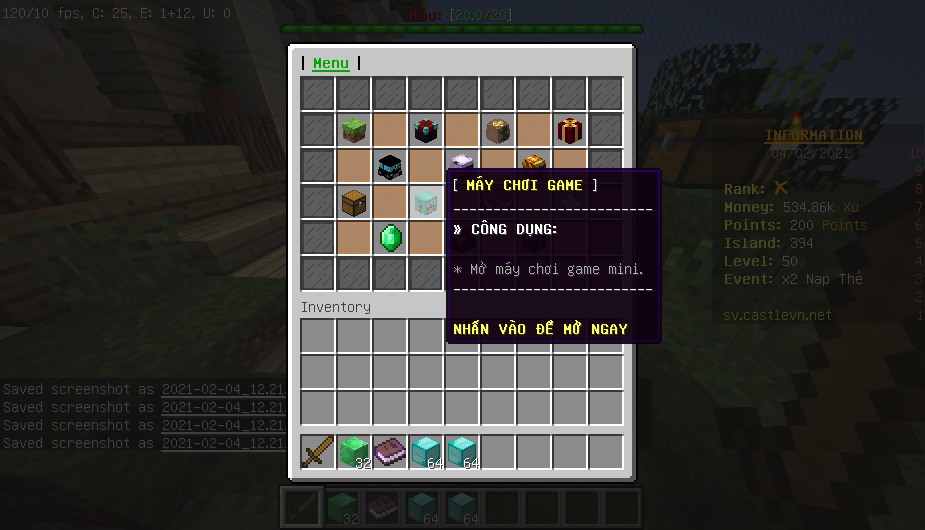
Task: Choose the brown sack head item
Action: pyautogui.click(x=498, y=130)
